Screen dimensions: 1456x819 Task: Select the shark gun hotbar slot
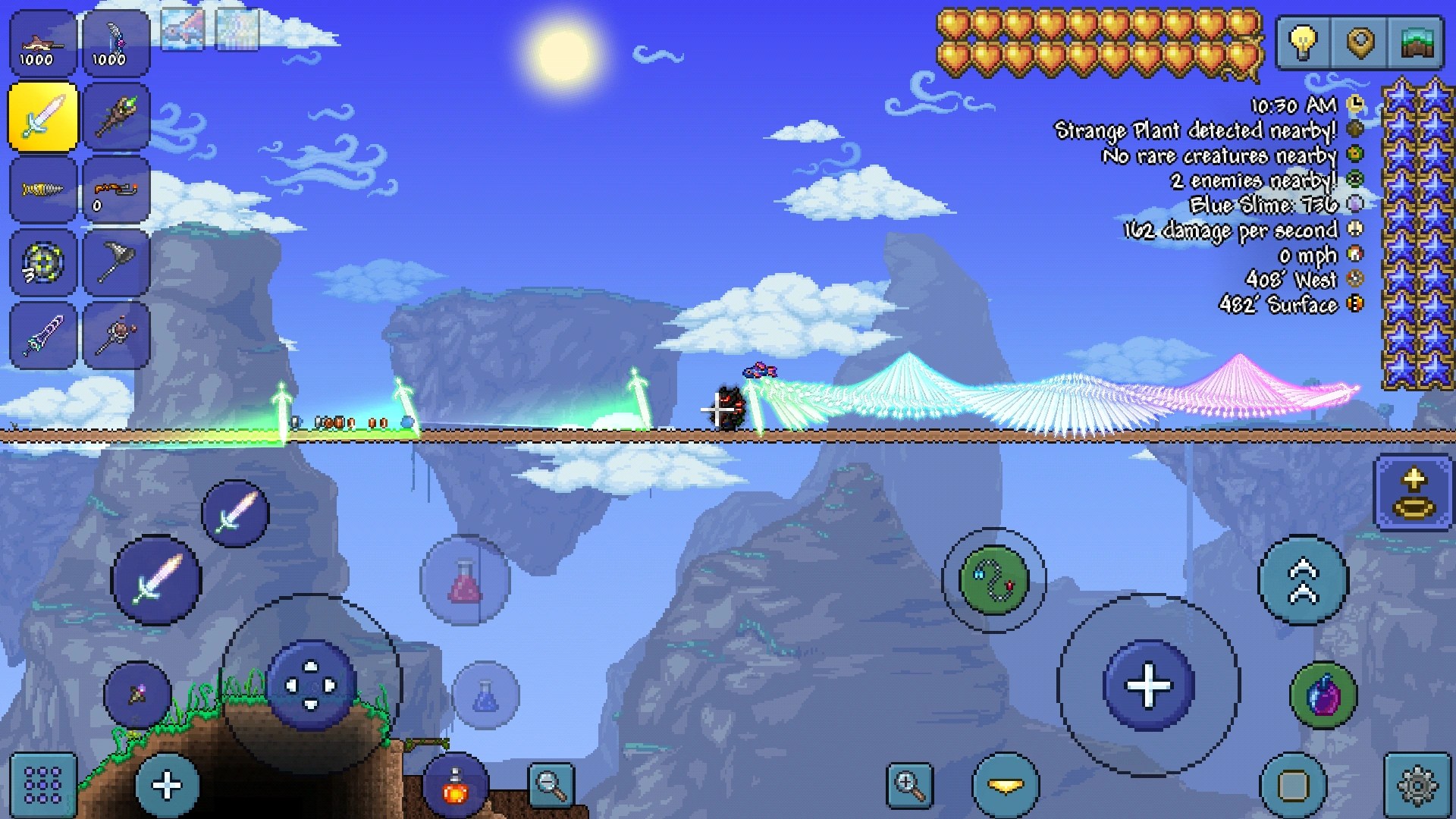(x=43, y=44)
